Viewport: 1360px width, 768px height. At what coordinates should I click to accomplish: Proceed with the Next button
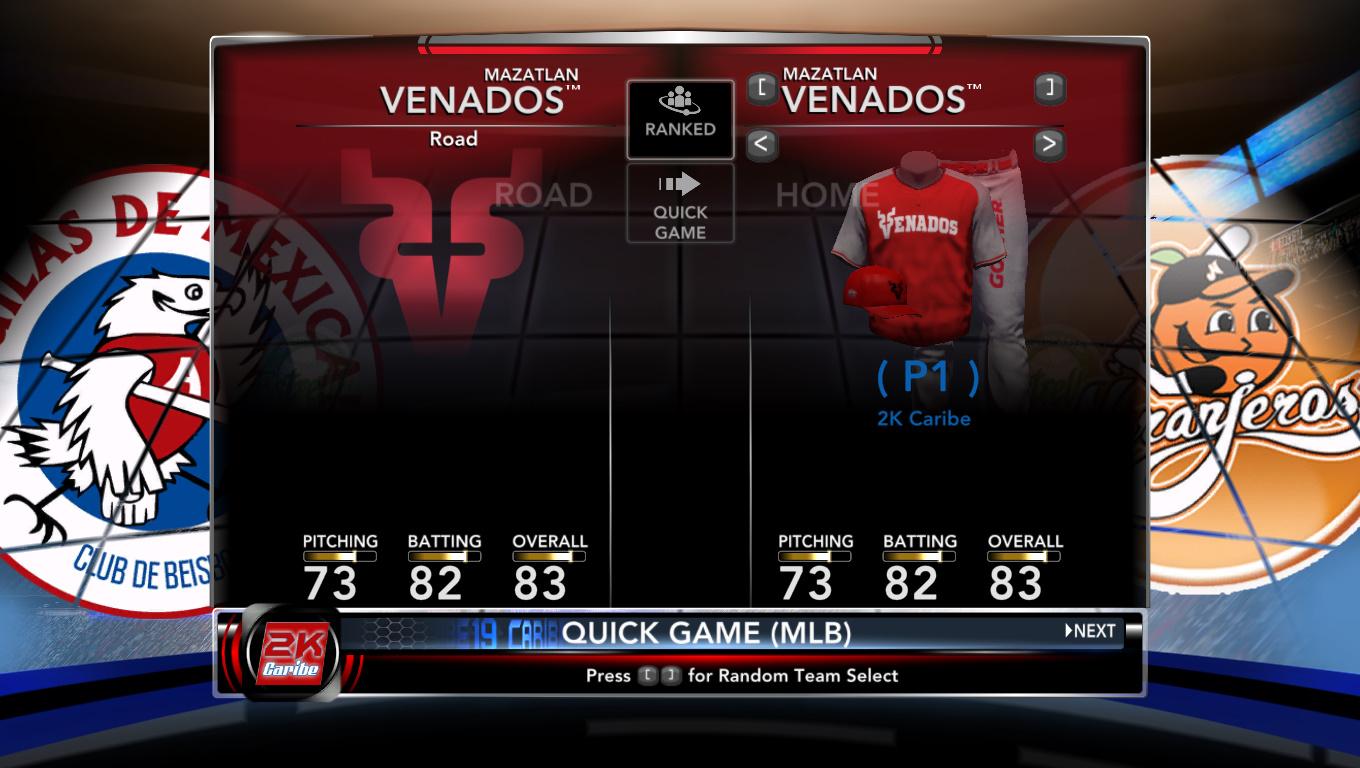[1090, 631]
